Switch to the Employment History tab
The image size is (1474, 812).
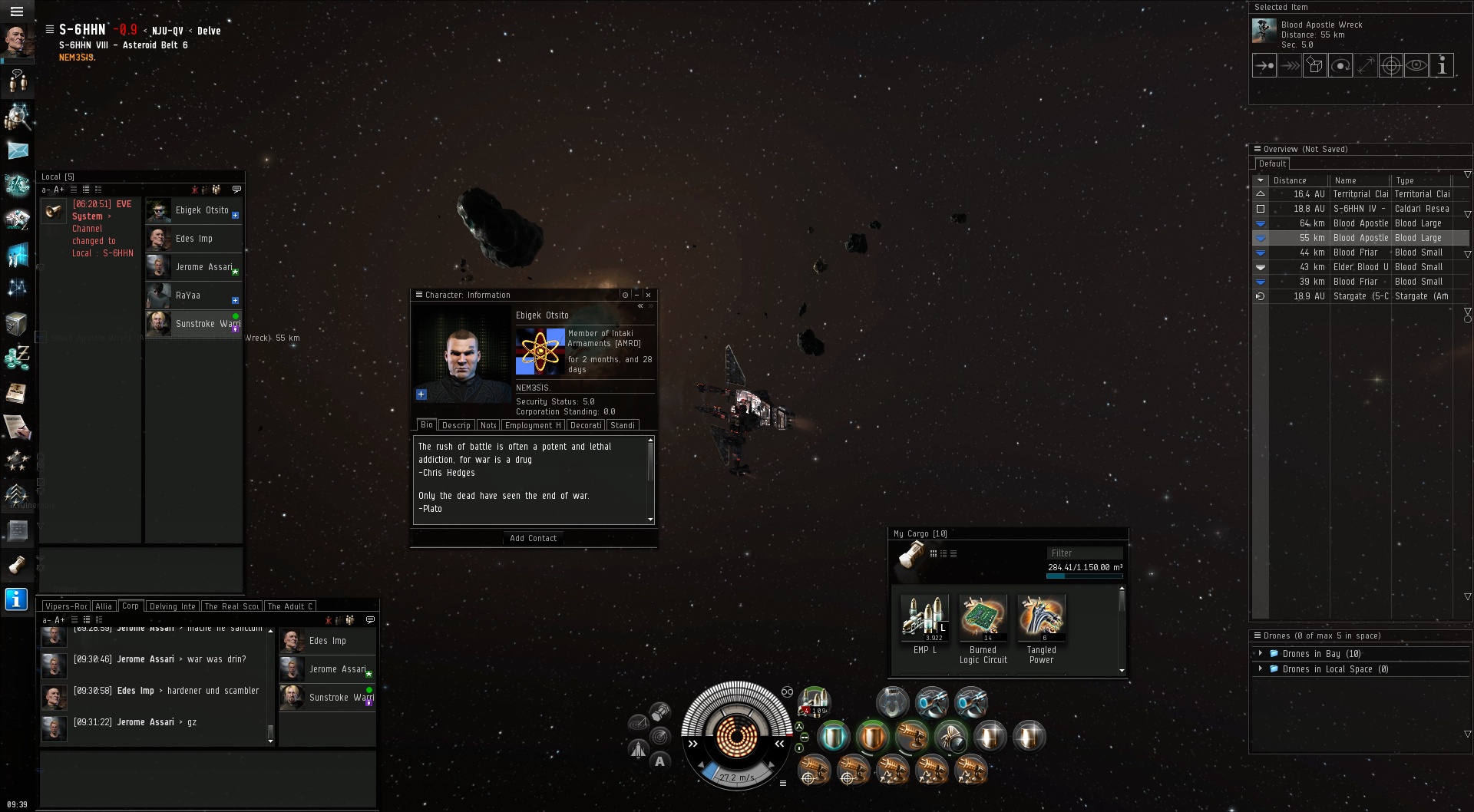click(x=533, y=425)
